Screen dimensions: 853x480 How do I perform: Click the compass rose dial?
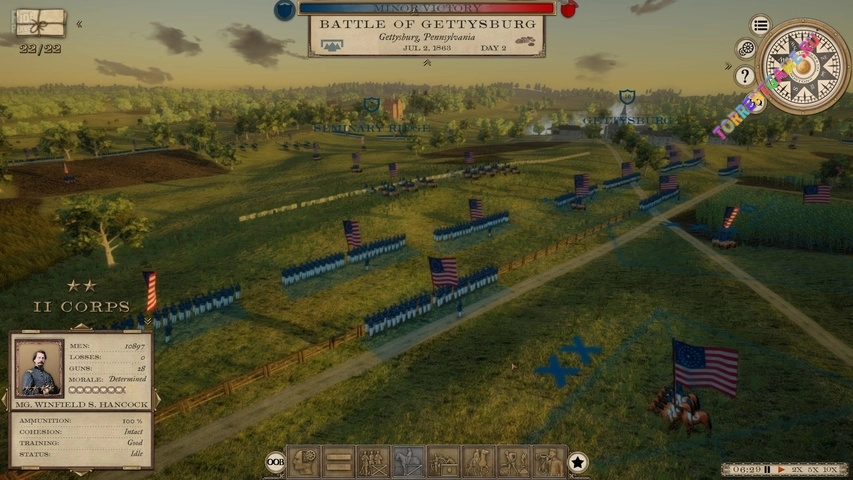pos(802,67)
